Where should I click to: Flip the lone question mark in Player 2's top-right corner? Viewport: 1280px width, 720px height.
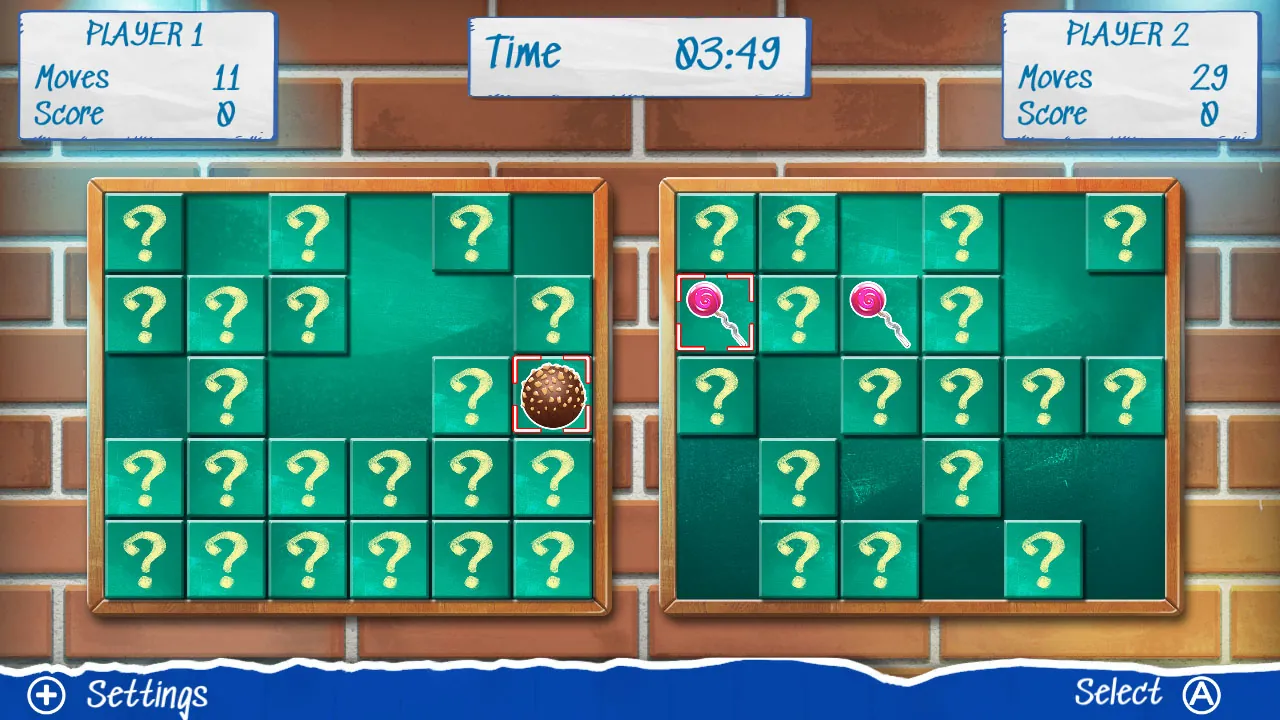point(1125,230)
